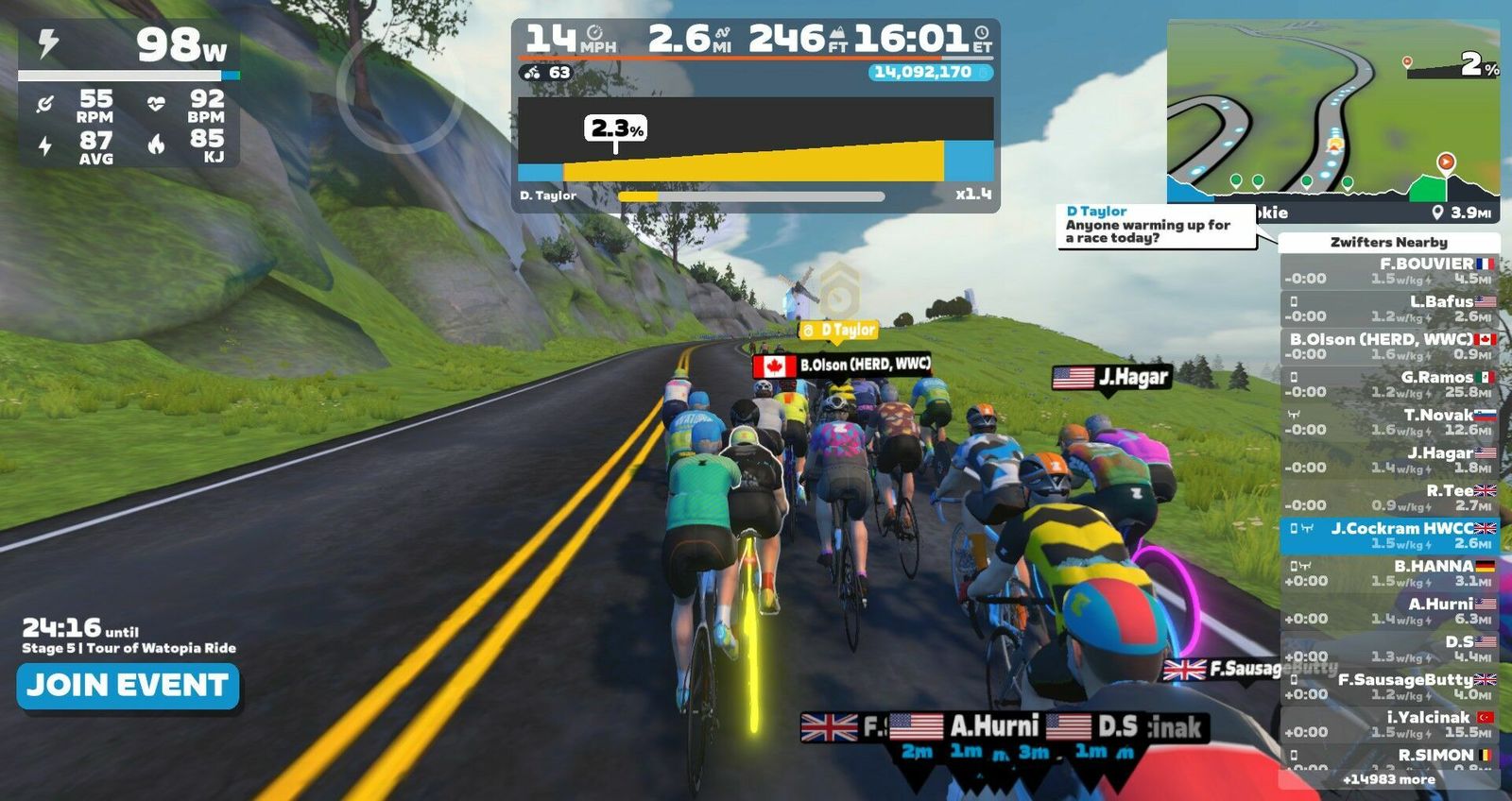
Task: Open D Taylor's chat message bubble
Action: [1155, 226]
